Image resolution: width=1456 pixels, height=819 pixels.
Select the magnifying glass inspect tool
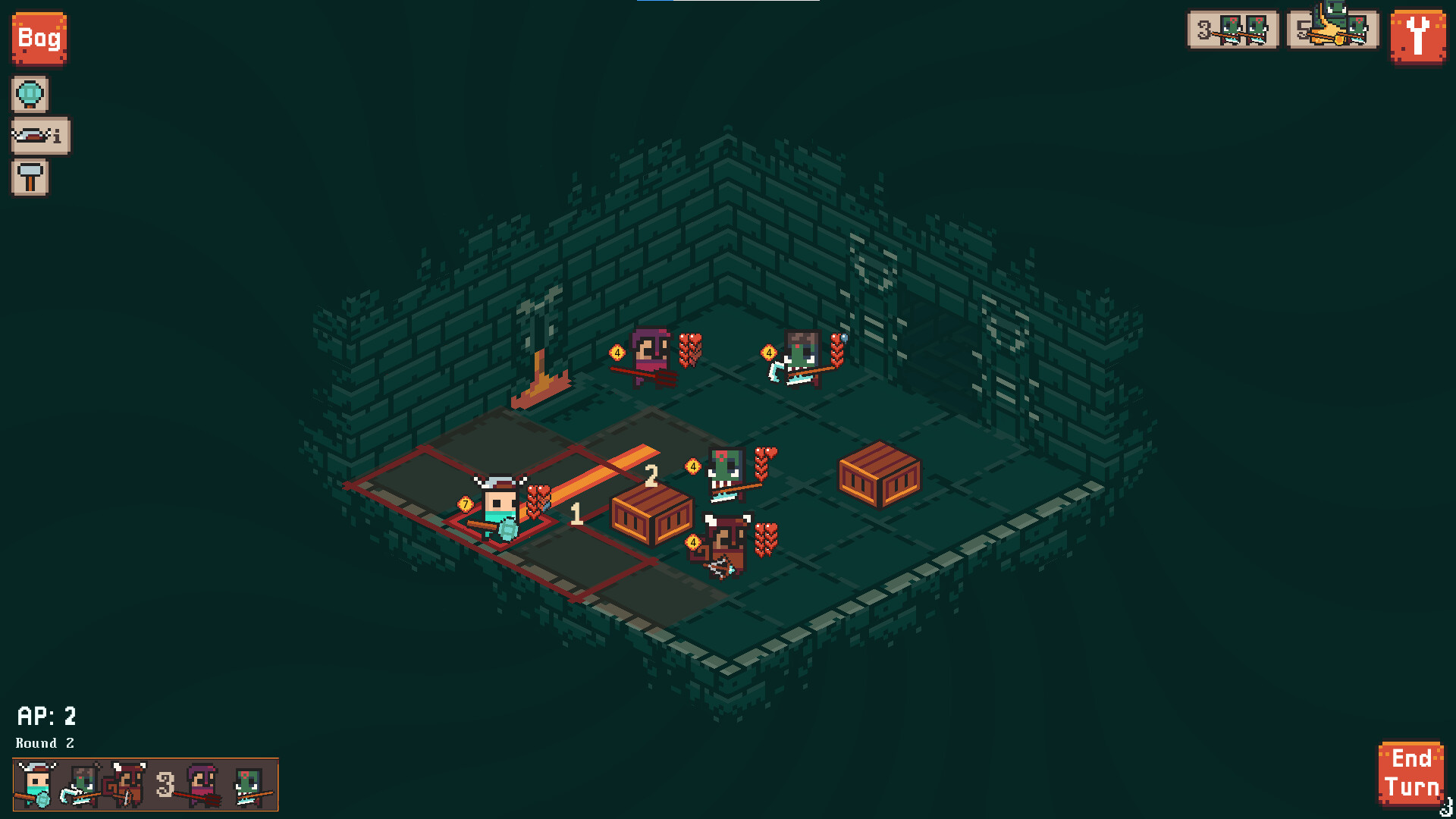pyautogui.click(x=30, y=94)
